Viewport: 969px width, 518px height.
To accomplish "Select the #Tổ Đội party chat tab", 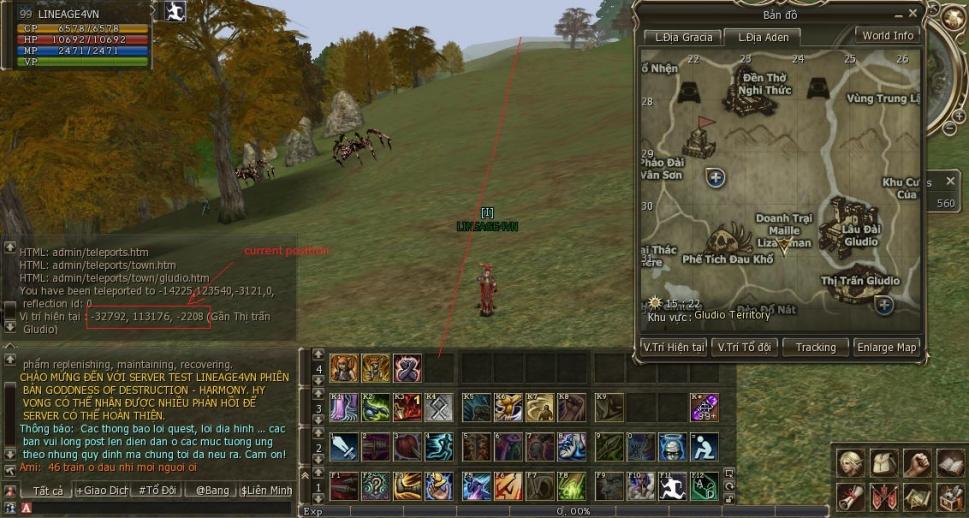I will click(156, 491).
